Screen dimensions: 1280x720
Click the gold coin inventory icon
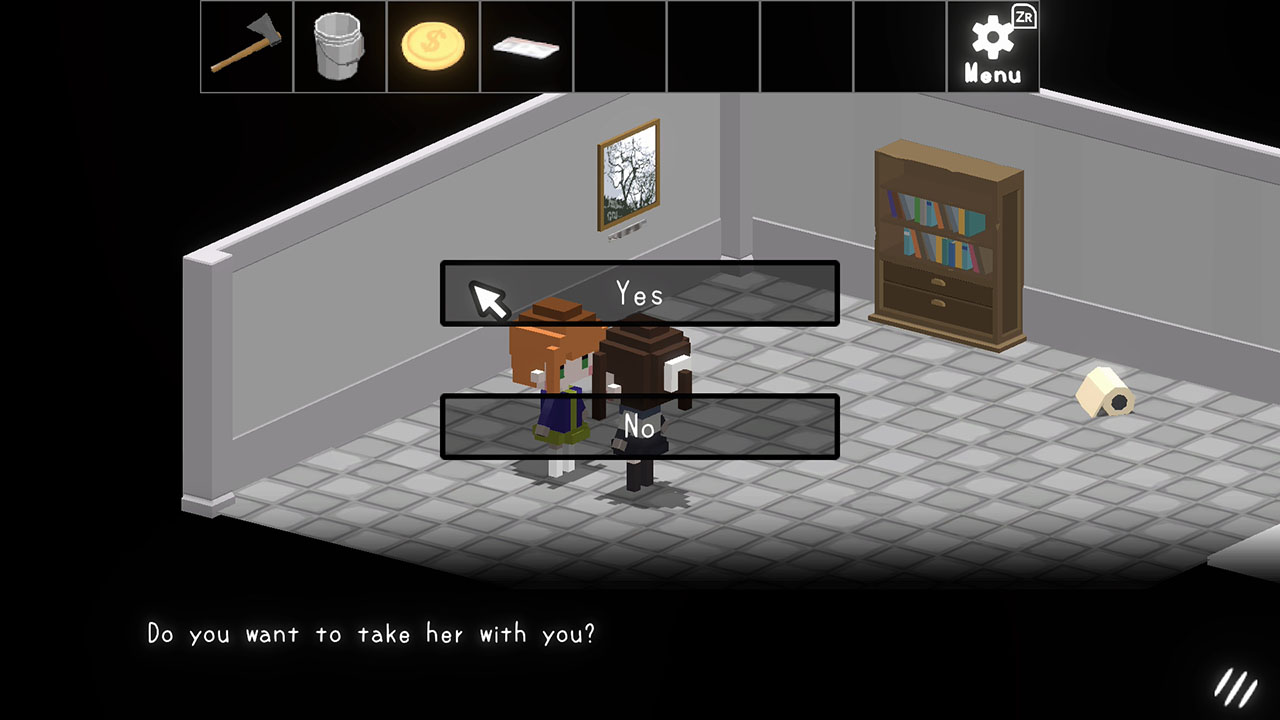pos(432,45)
